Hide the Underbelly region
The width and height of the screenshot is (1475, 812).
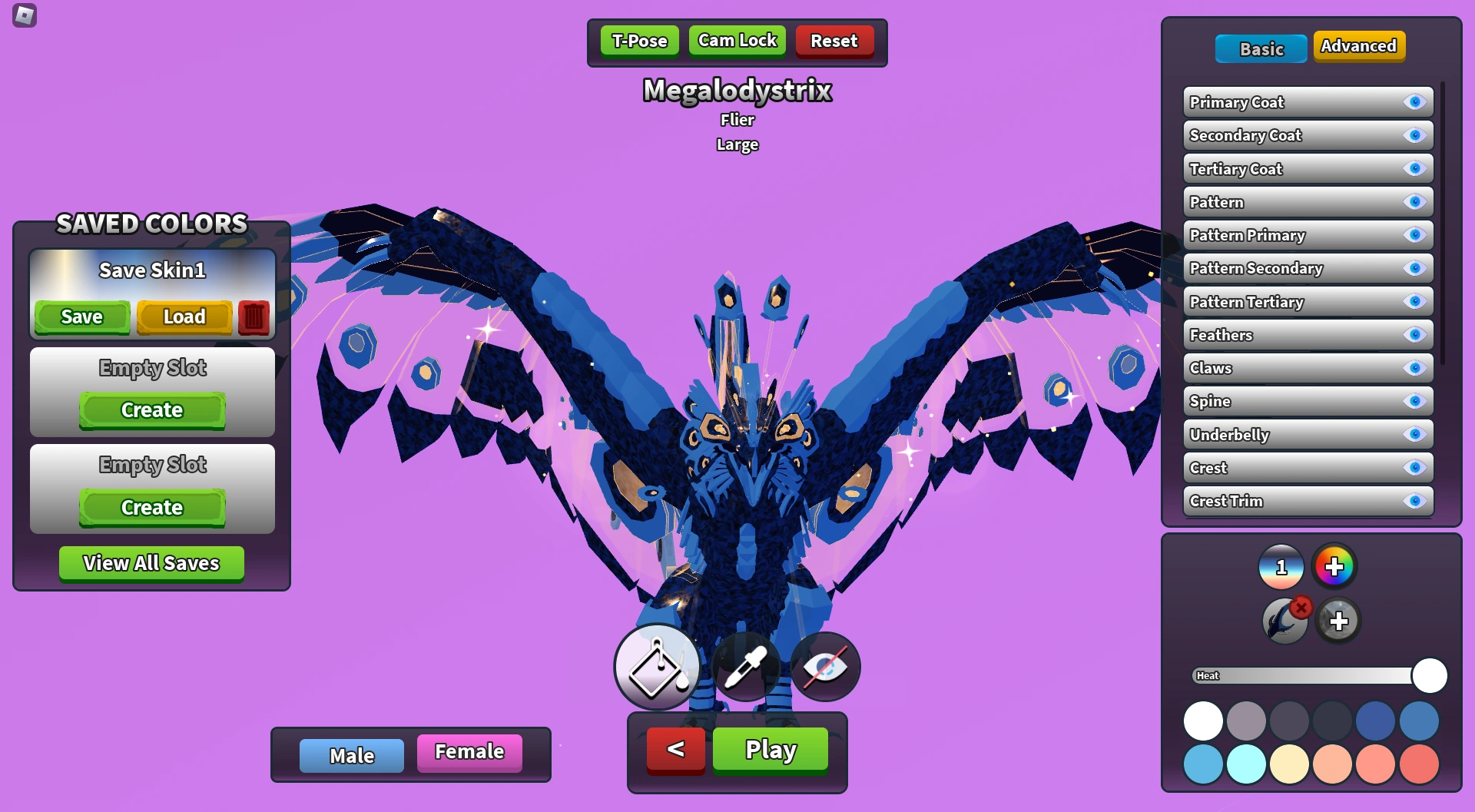coord(1414,434)
